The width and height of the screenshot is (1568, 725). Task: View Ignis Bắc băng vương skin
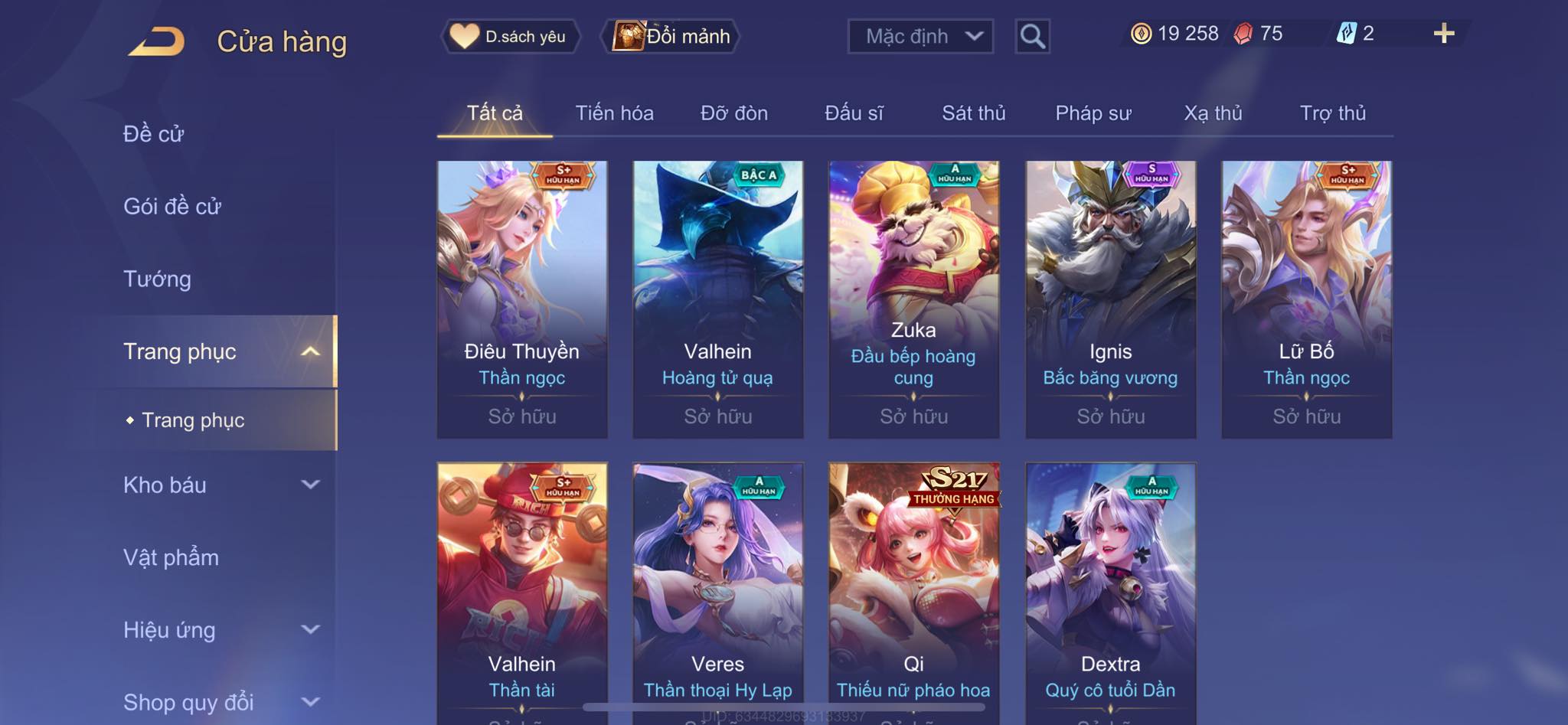click(x=1110, y=299)
